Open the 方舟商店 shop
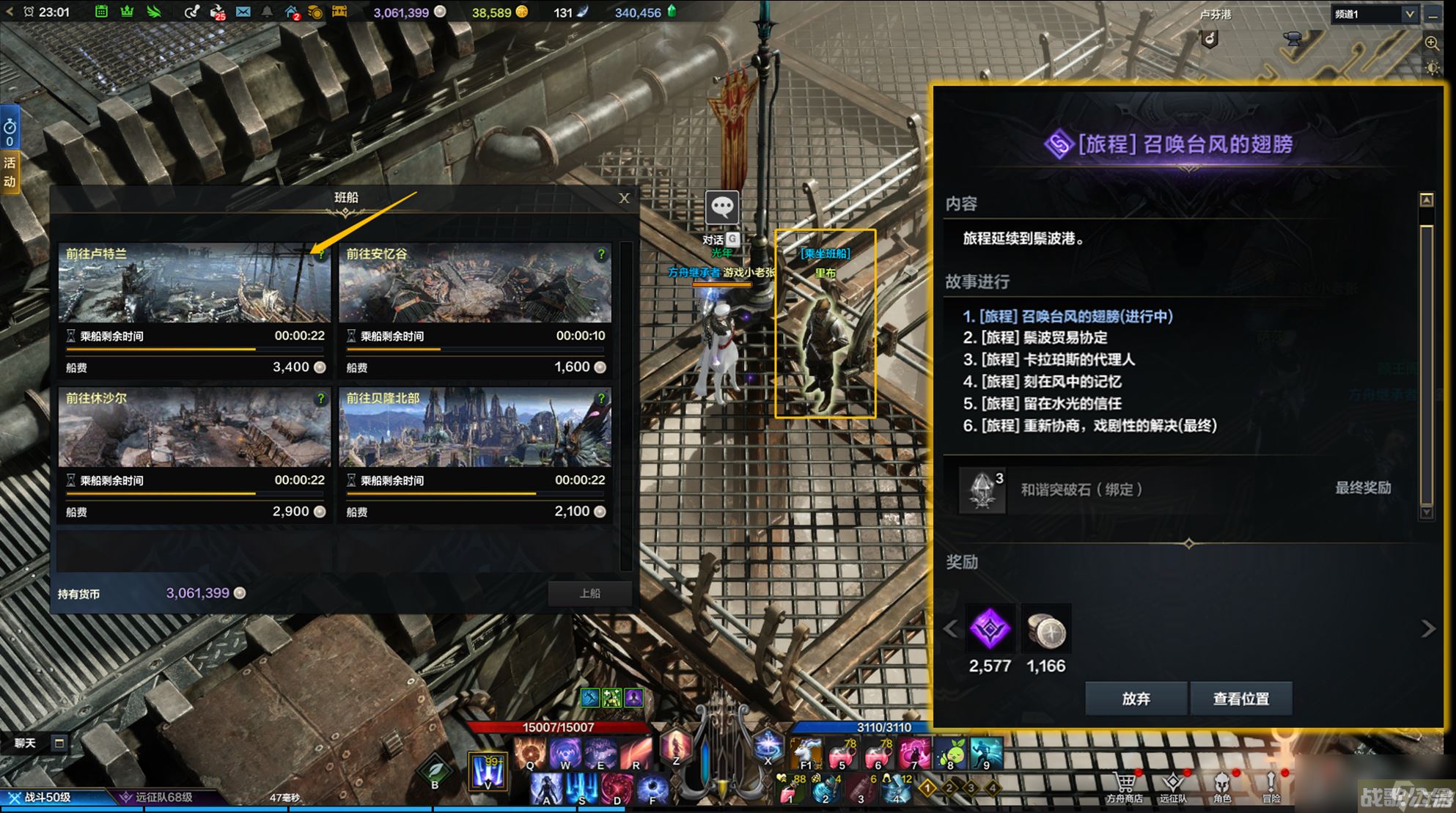This screenshot has width=1456, height=813. [1125, 787]
